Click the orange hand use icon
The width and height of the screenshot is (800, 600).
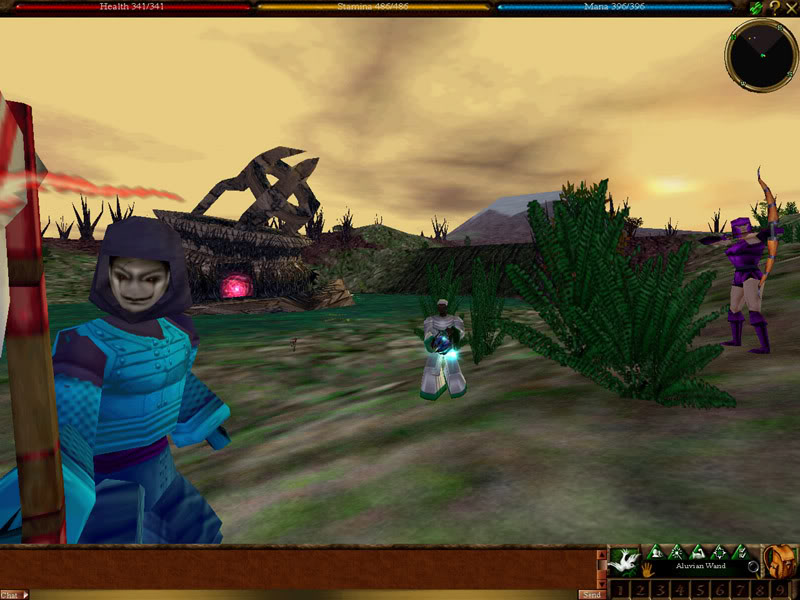point(647,571)
